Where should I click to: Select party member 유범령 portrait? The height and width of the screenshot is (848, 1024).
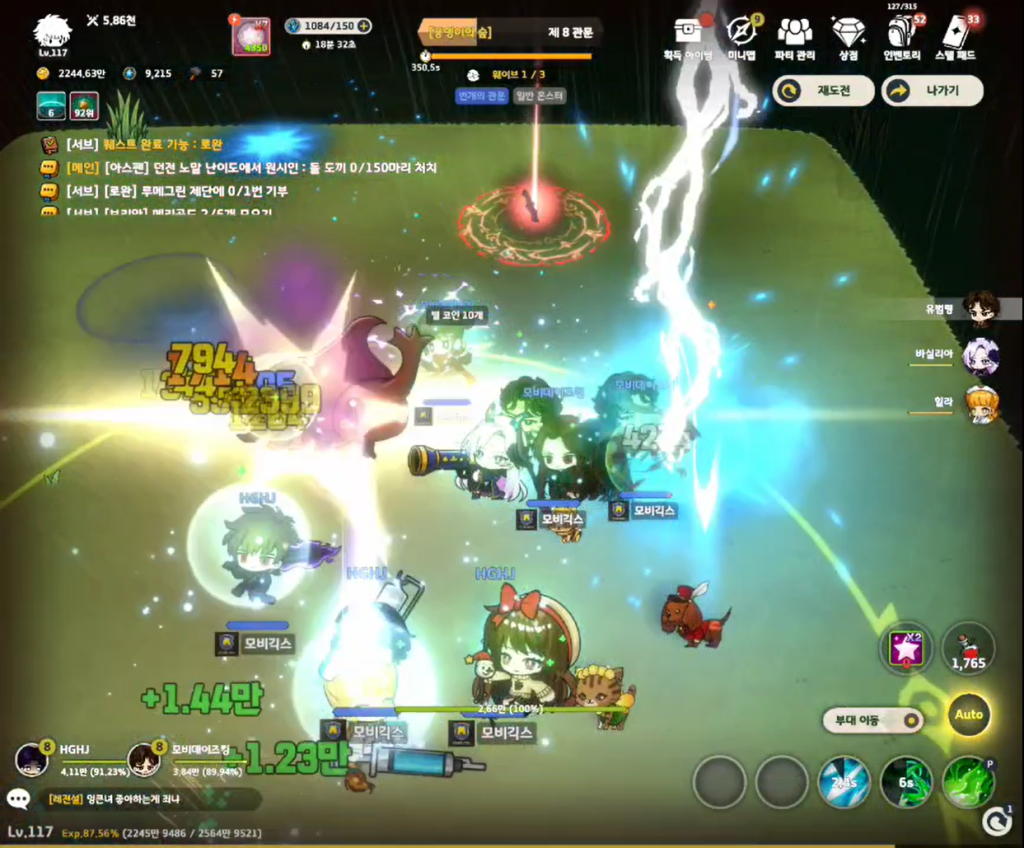(981, 309)
